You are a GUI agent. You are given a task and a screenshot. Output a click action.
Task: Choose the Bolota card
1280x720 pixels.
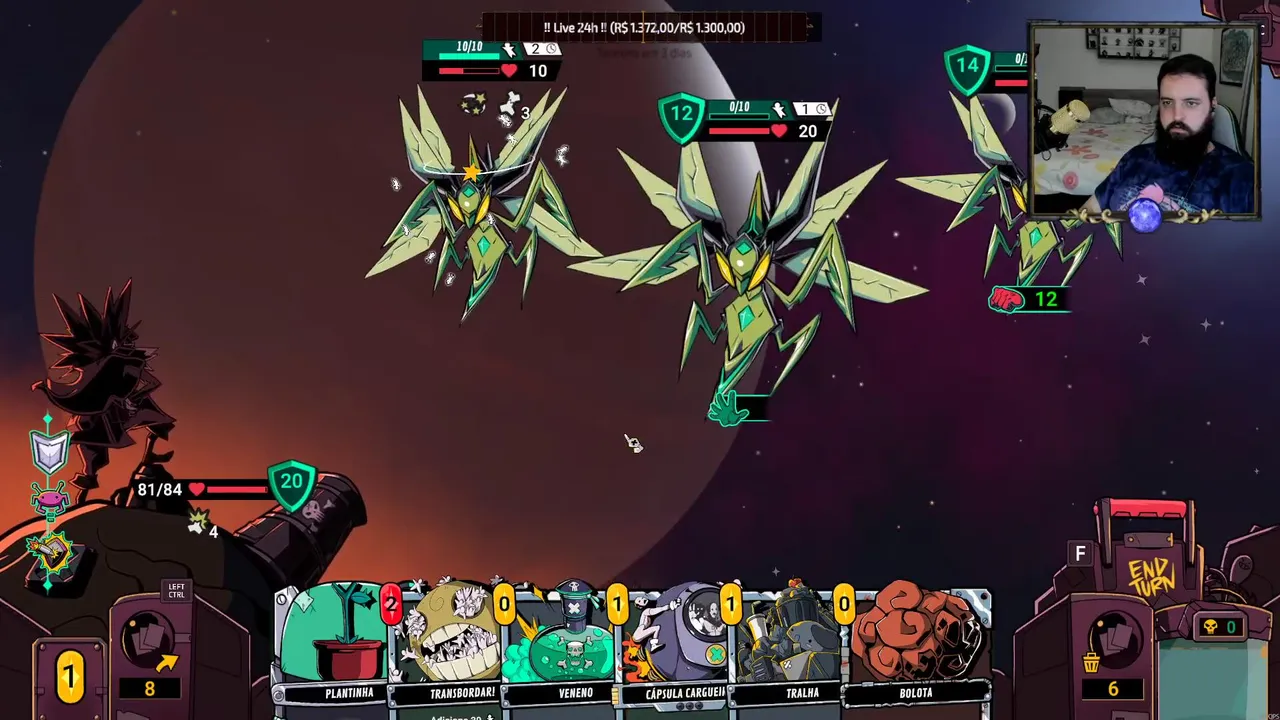[916, 645]
